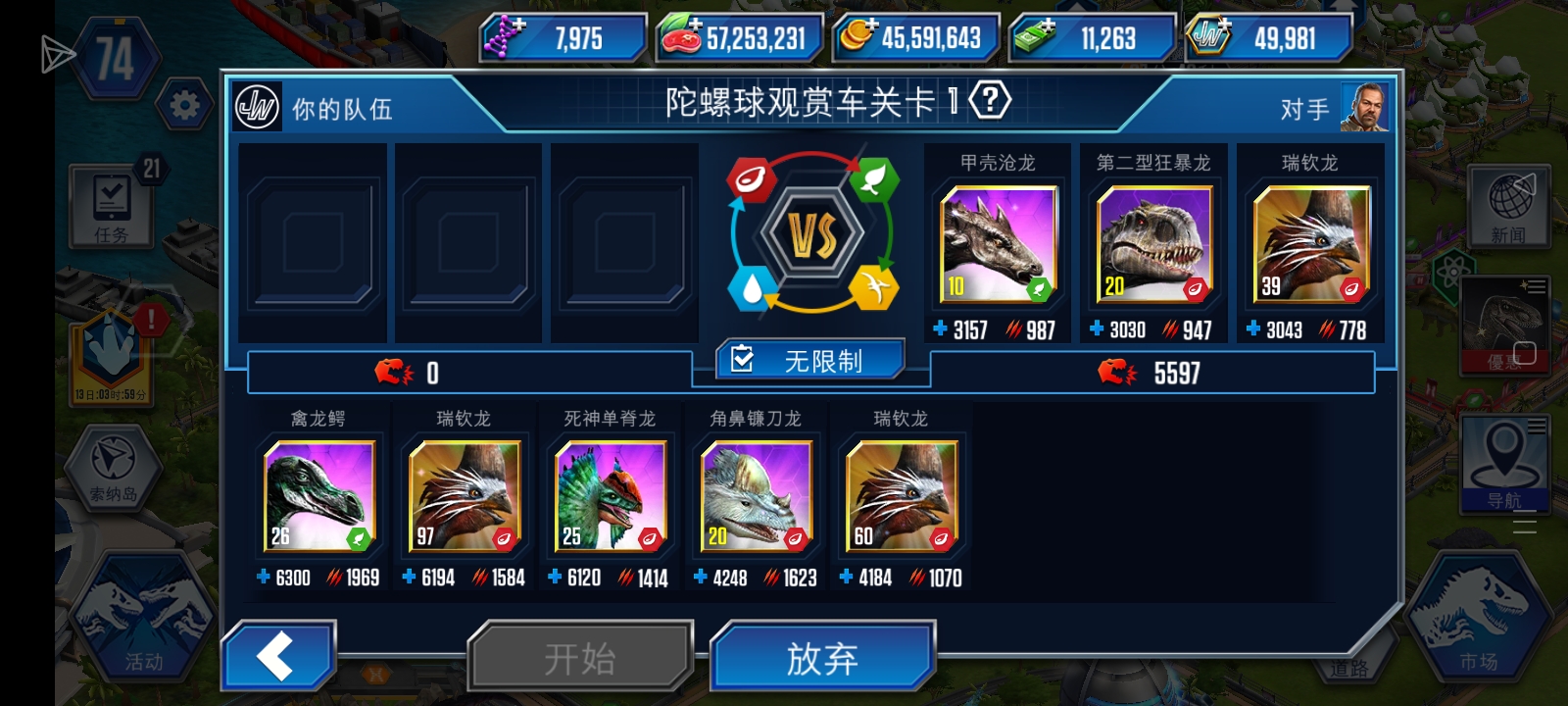The height and width of the screenshot is (706, 1568).
Task: Click the first empty team slot
Action: pos(313,242)
